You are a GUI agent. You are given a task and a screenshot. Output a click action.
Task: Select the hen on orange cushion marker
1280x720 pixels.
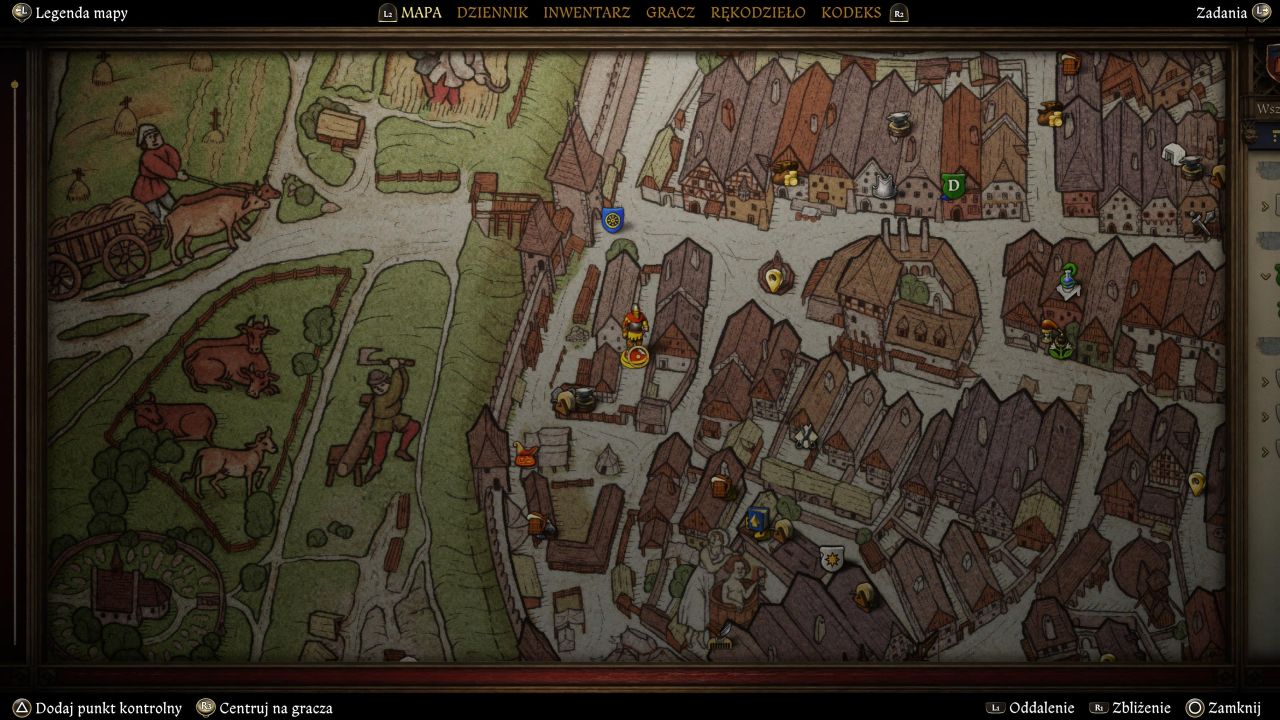(524, 455)
